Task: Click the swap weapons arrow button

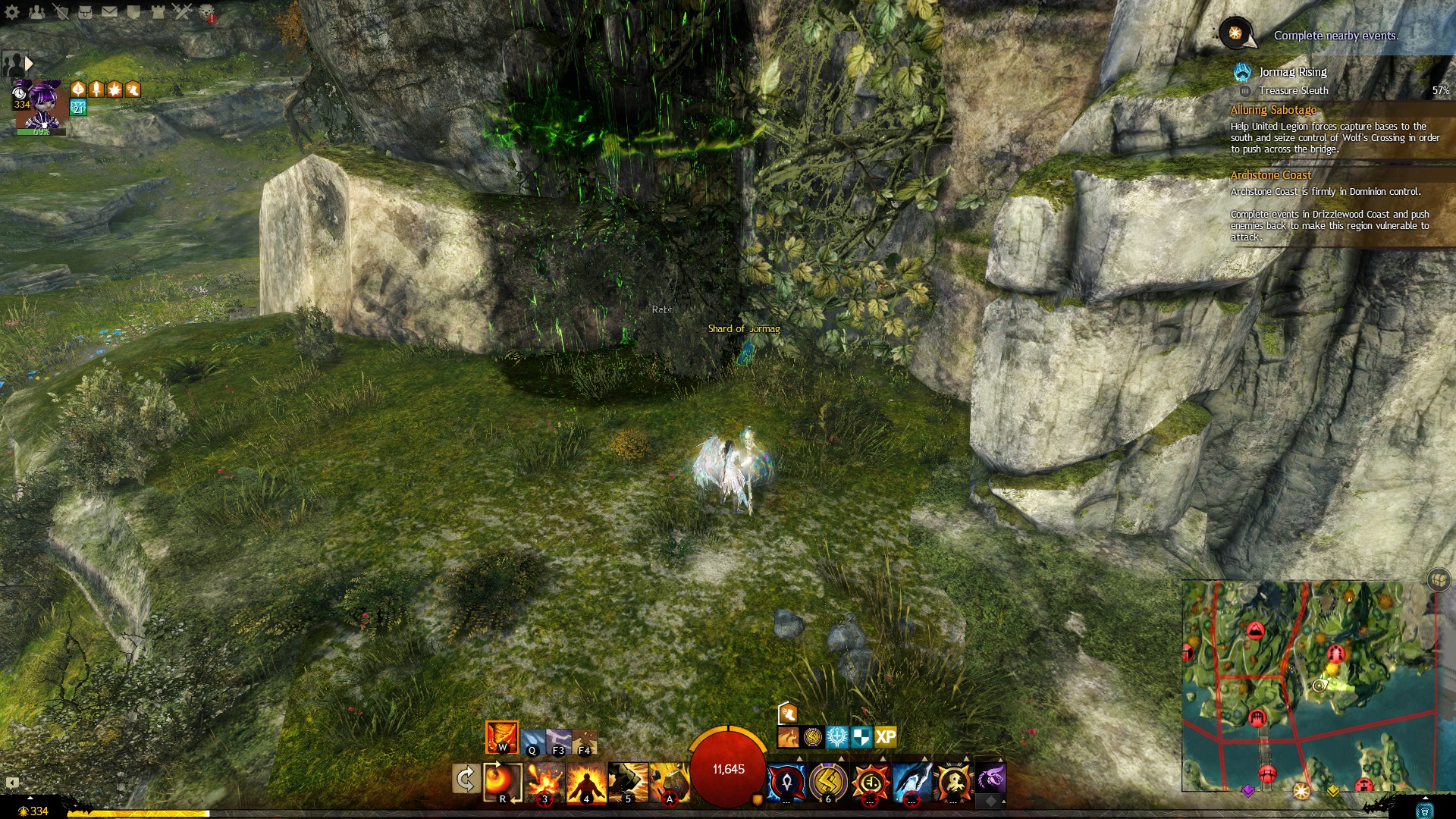Action: (x=465, y=779)
